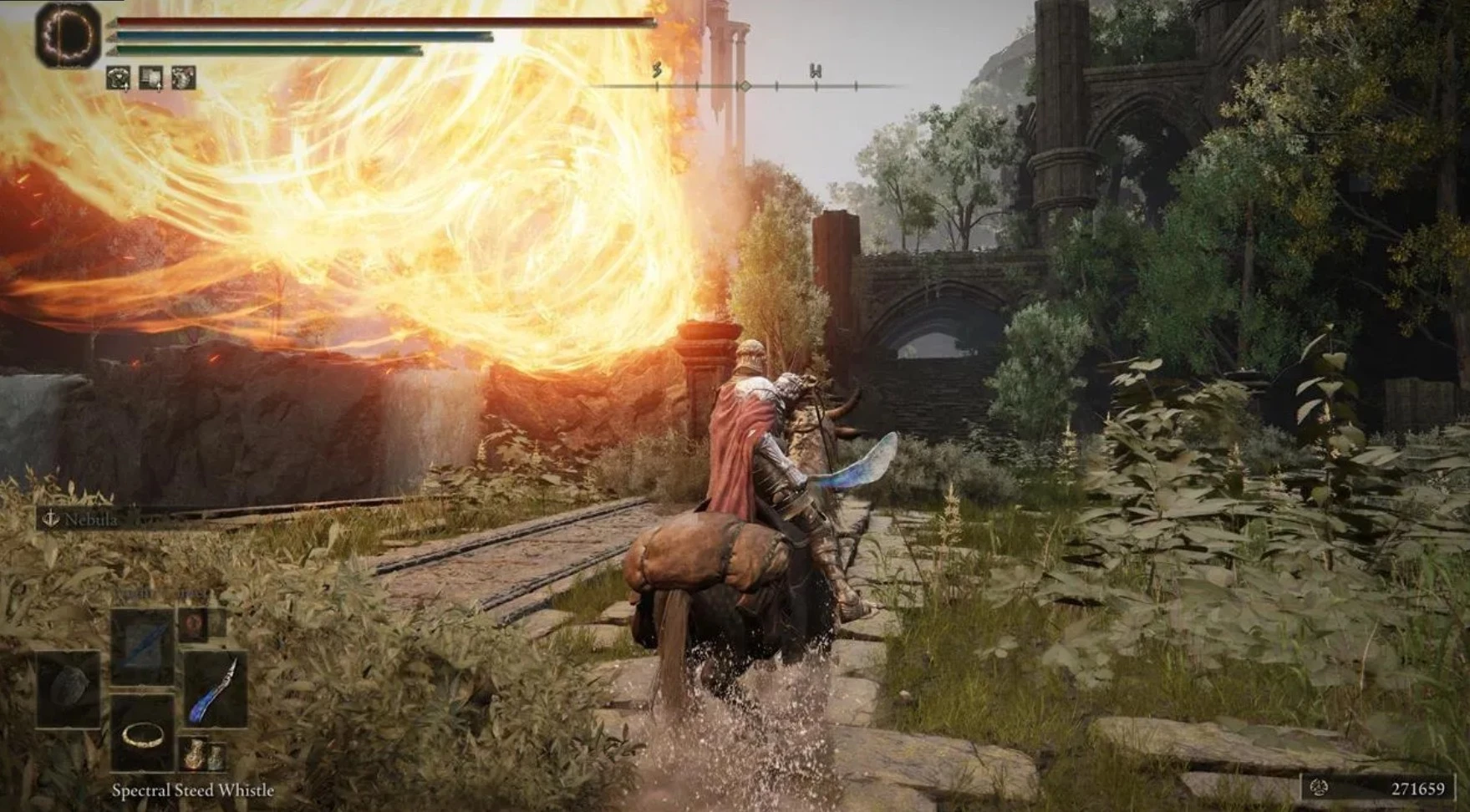Click the Great Rune circle emblem
The width and height of the screenshot is (1470, 812).
pyautogui.click(x=68, y=34)
